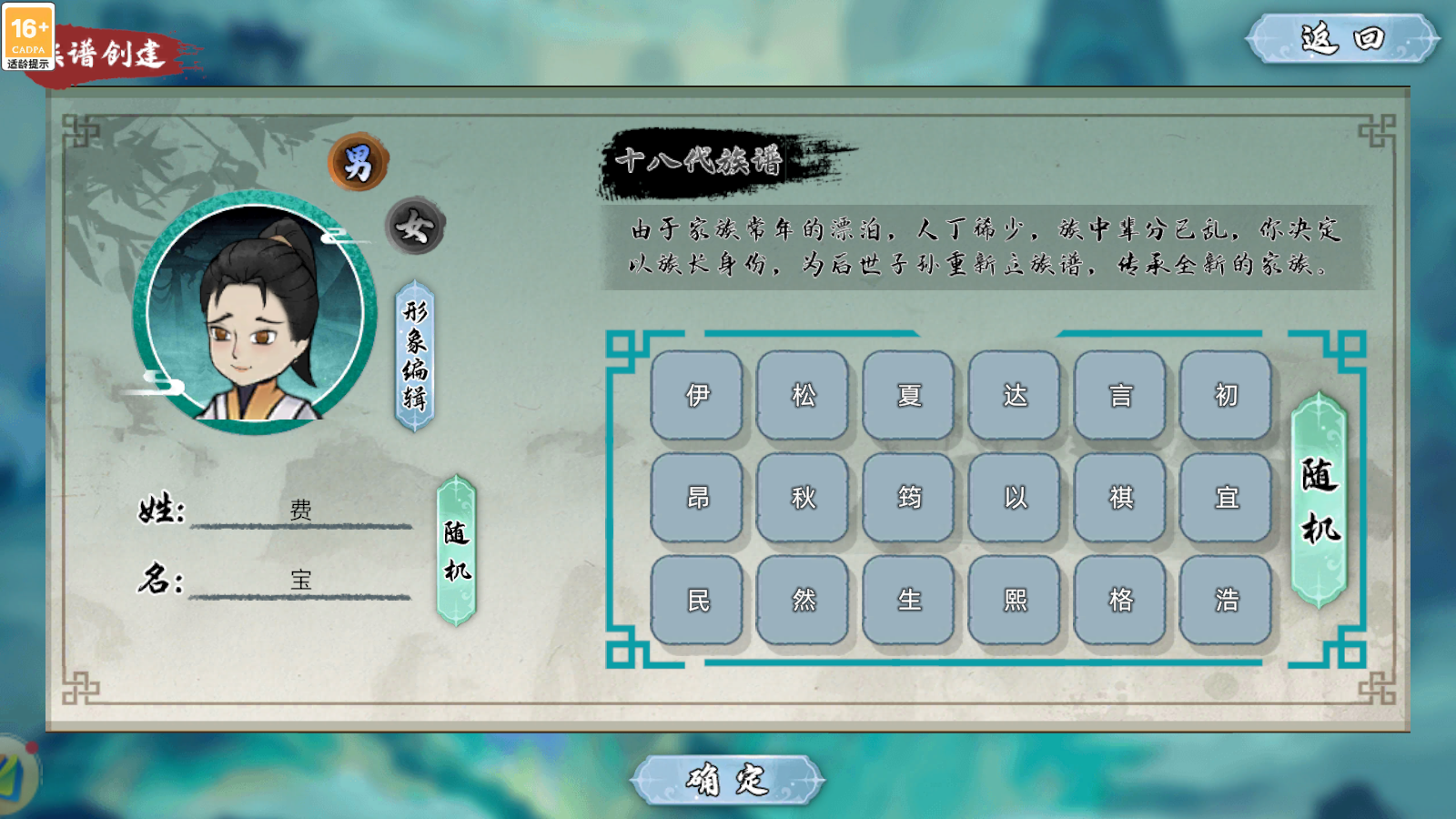Click the 浩 character tile
The image size is (1456, 819).
pyautogui.click(x=1226, y=601)
